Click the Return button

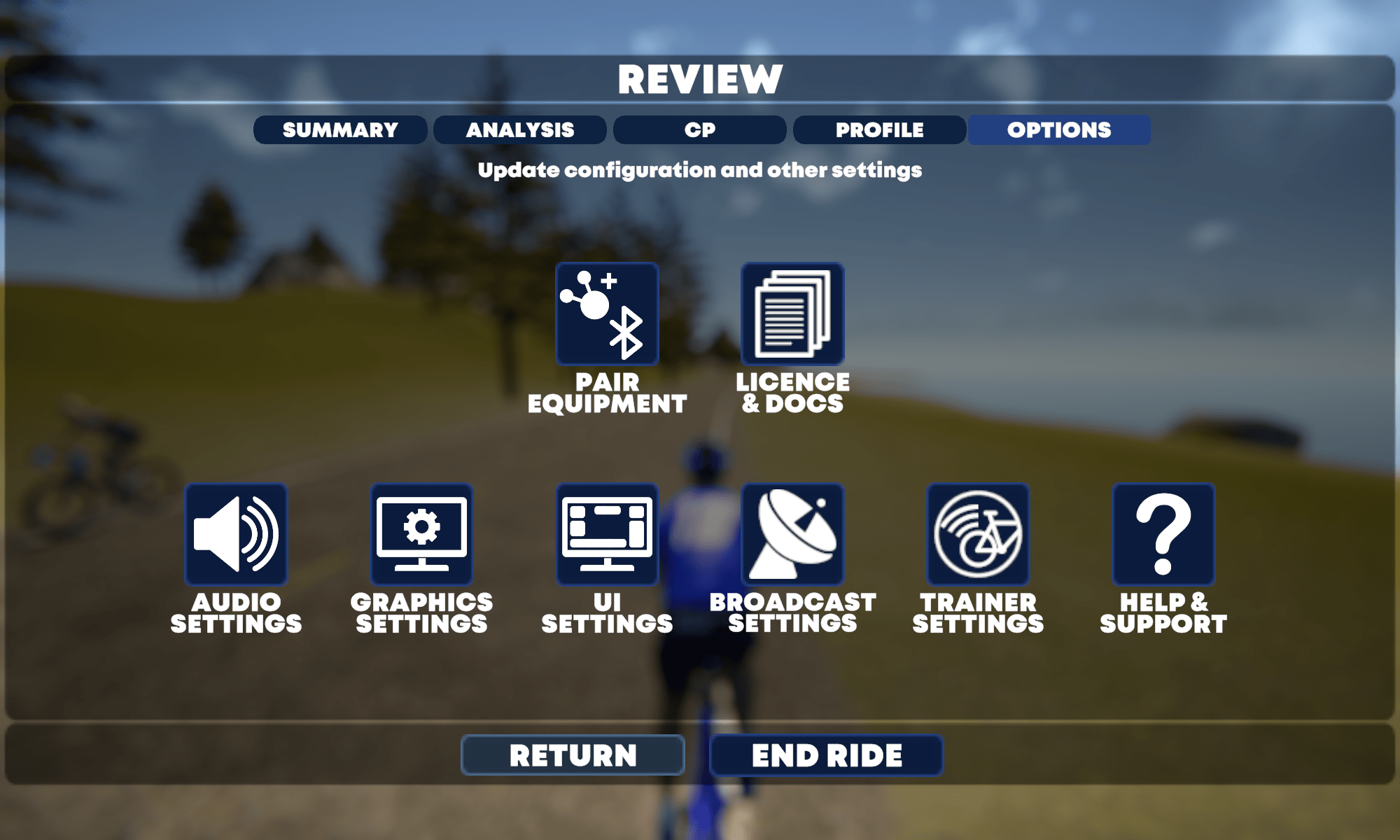pos(573,755)
